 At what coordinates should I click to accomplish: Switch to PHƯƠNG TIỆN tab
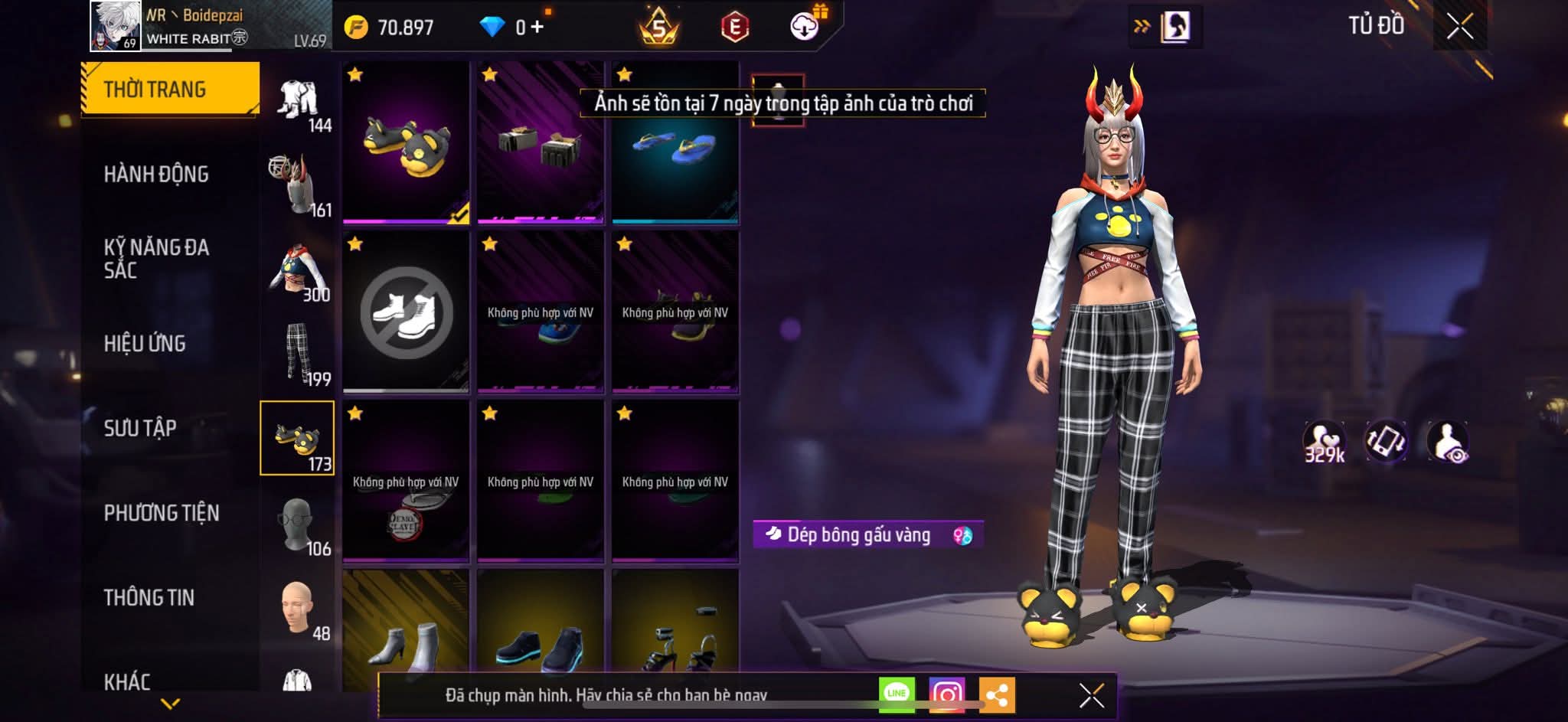tap(162, 513)
